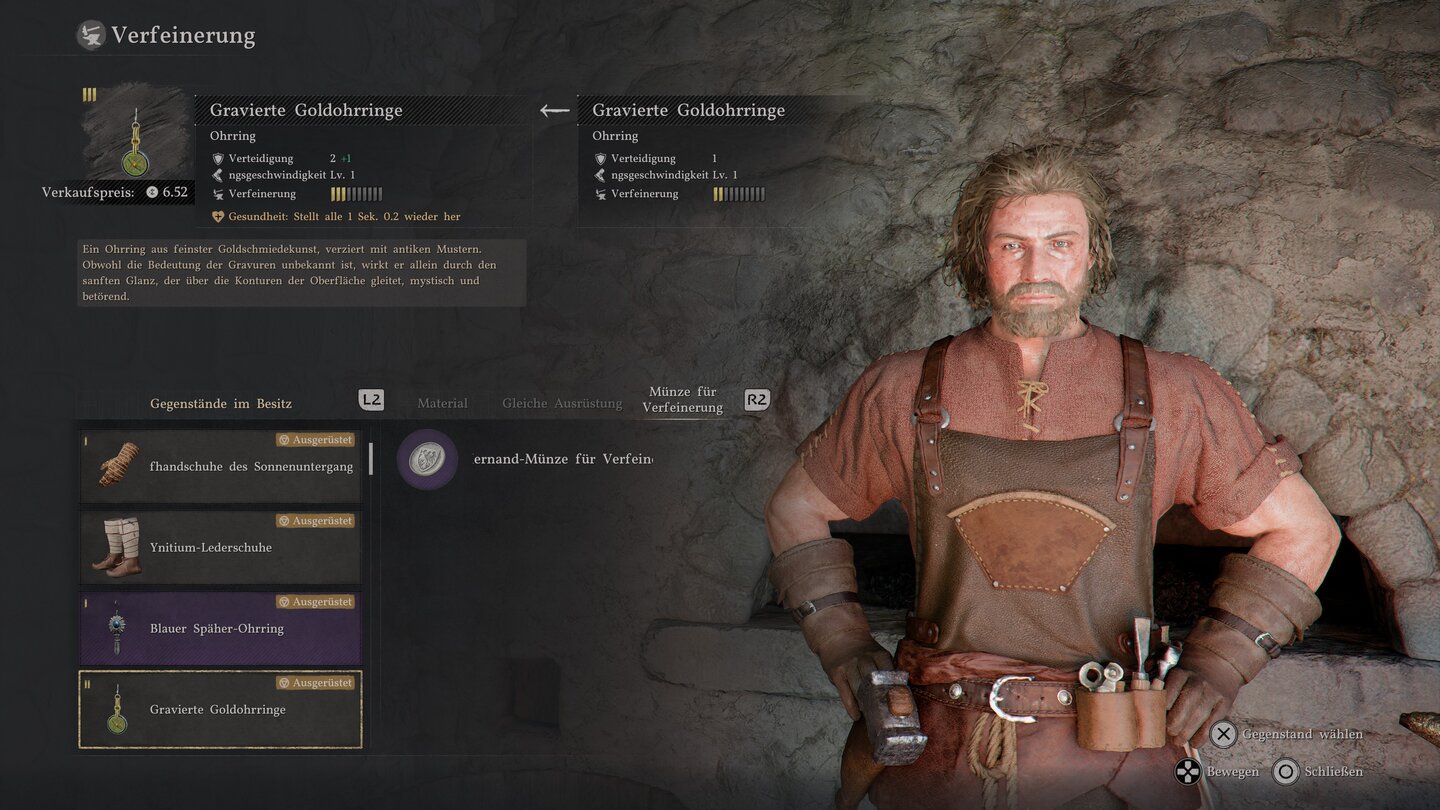
Task: Switch to Münze für Verfeinerung tab
Action: 684,400
